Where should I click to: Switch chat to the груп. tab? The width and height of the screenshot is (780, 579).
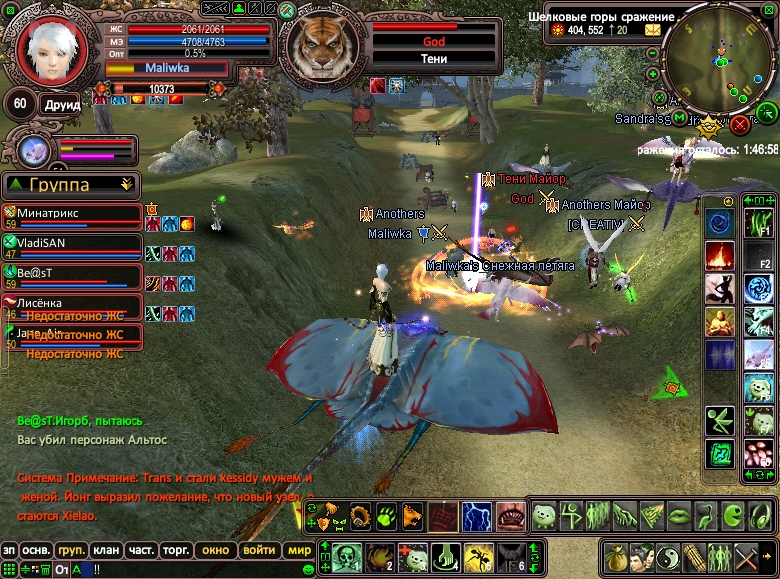click(x=70, y=550)
